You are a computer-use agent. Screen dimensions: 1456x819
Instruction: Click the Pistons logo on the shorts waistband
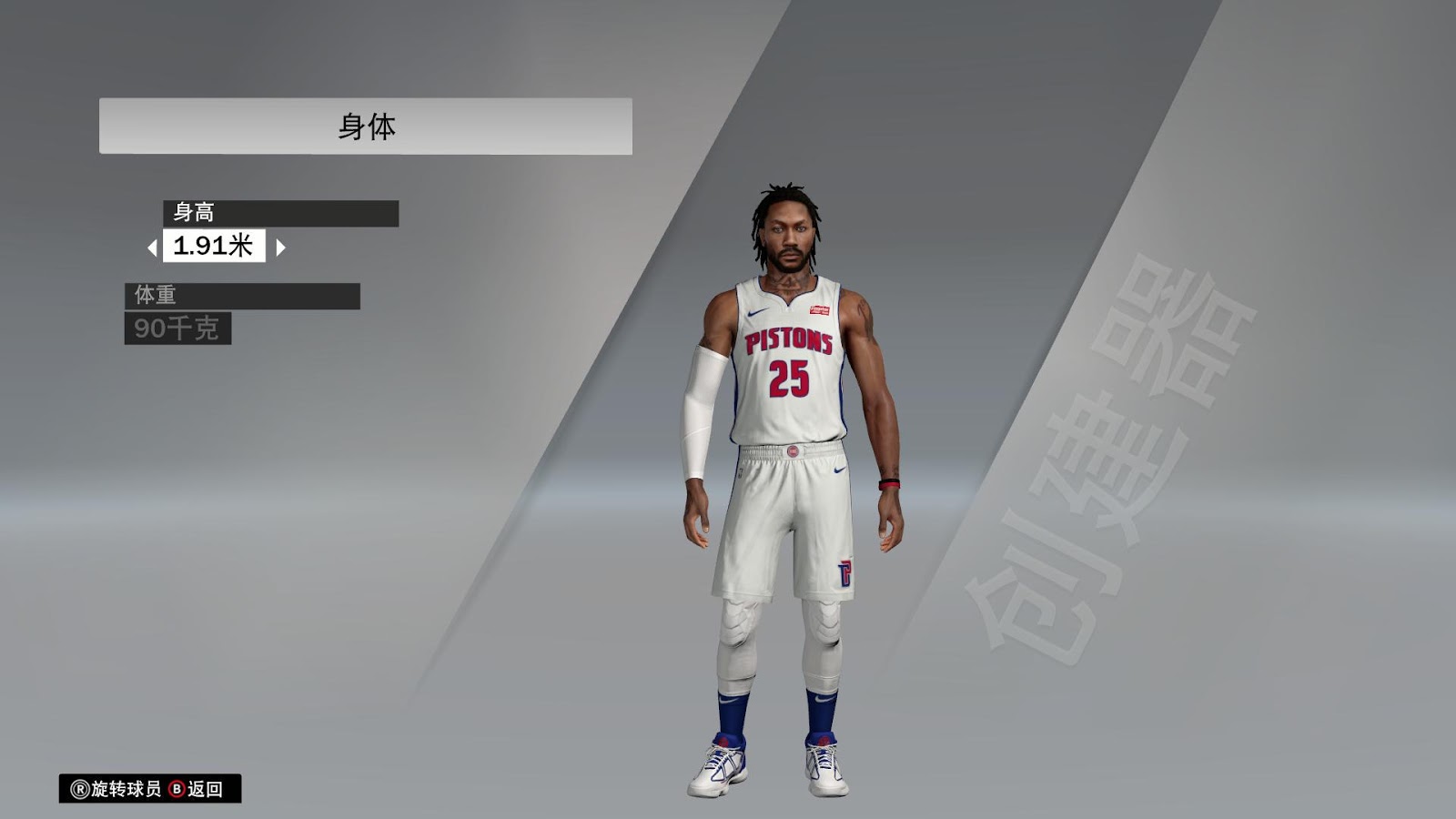coord(794,452)
